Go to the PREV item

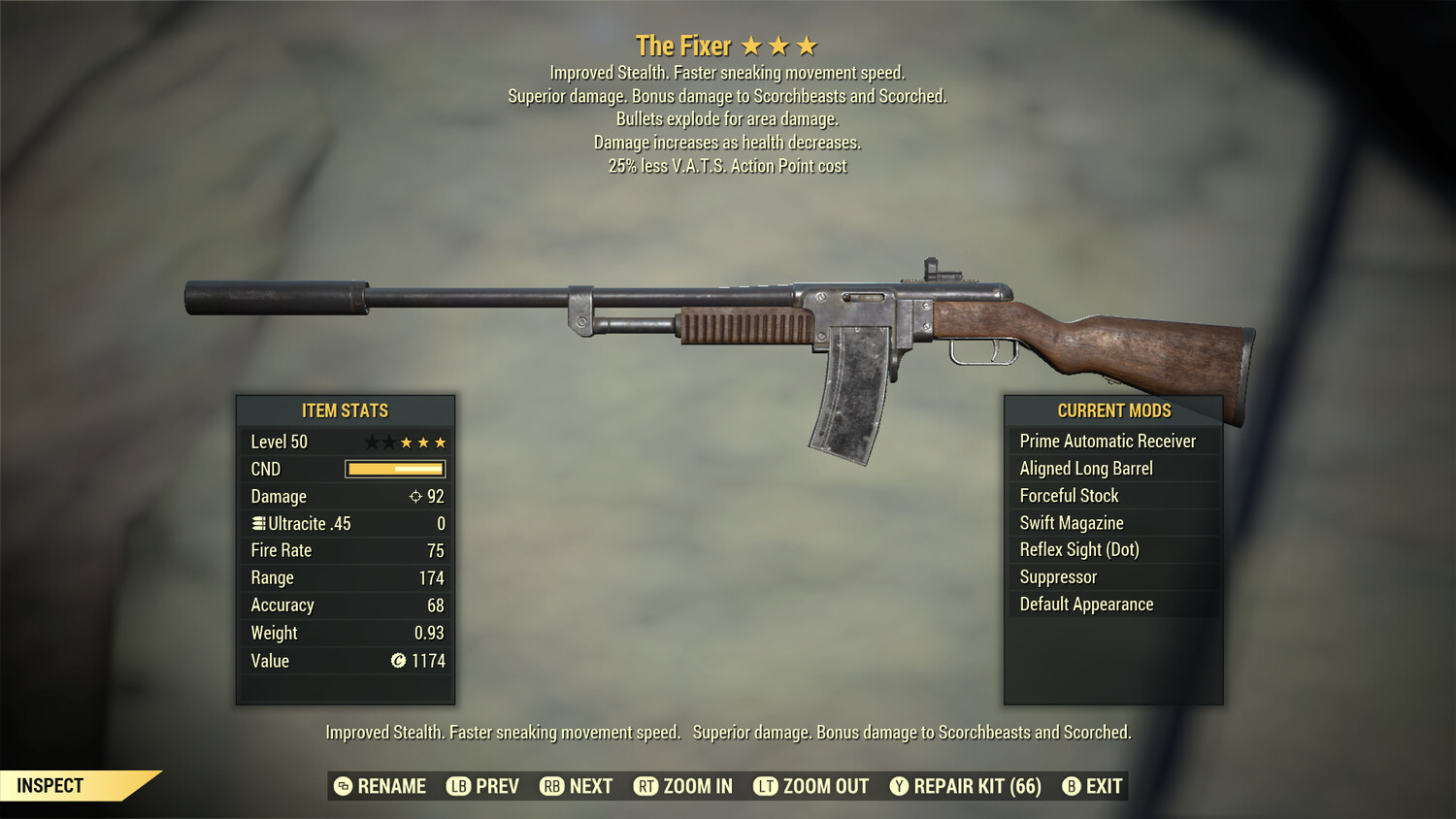pos(483,786)
